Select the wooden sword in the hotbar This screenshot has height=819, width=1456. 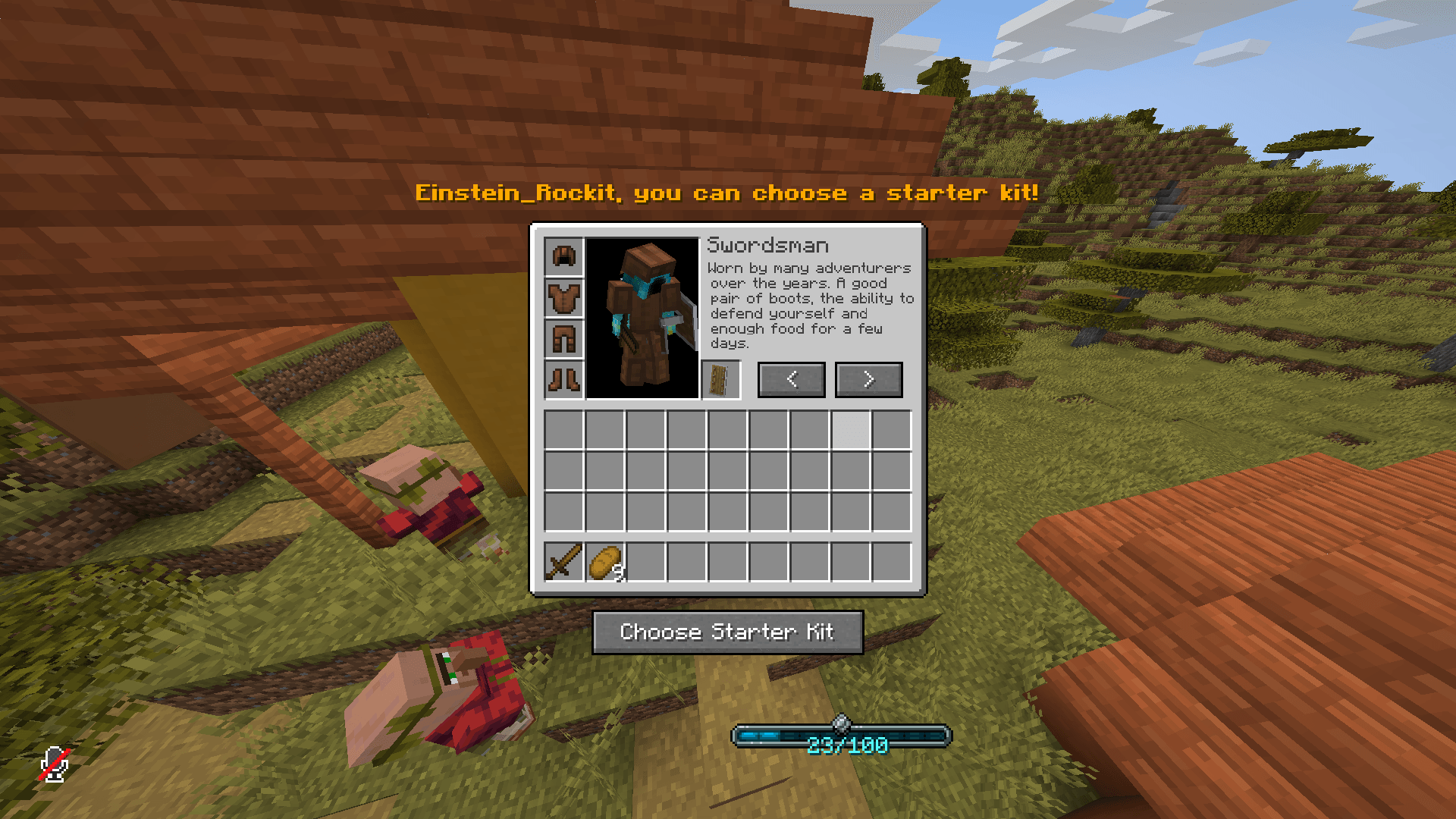coord(563,563)
